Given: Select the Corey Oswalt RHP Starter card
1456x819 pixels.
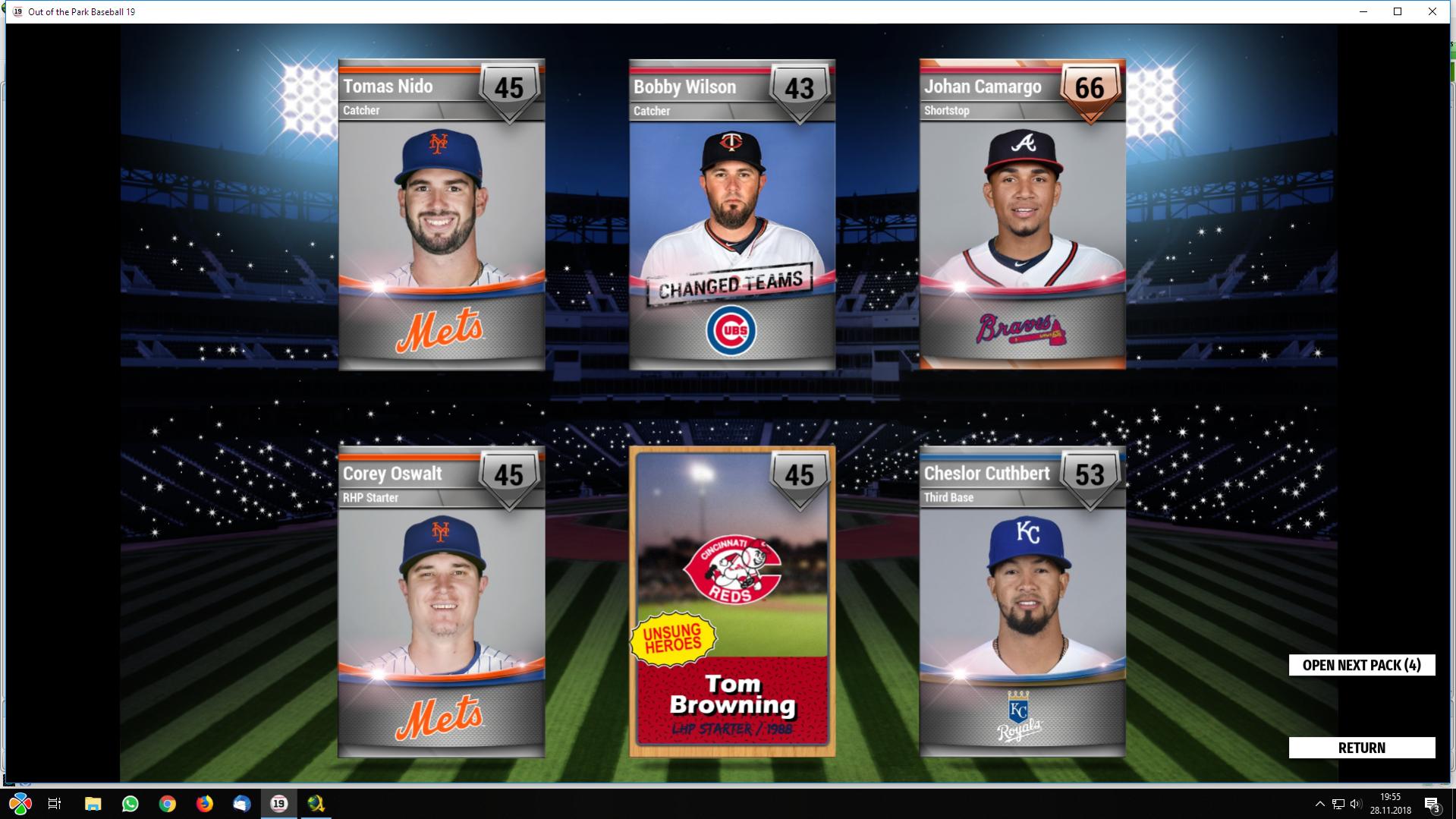Looking at the screenshot, I should click(442, 602).
